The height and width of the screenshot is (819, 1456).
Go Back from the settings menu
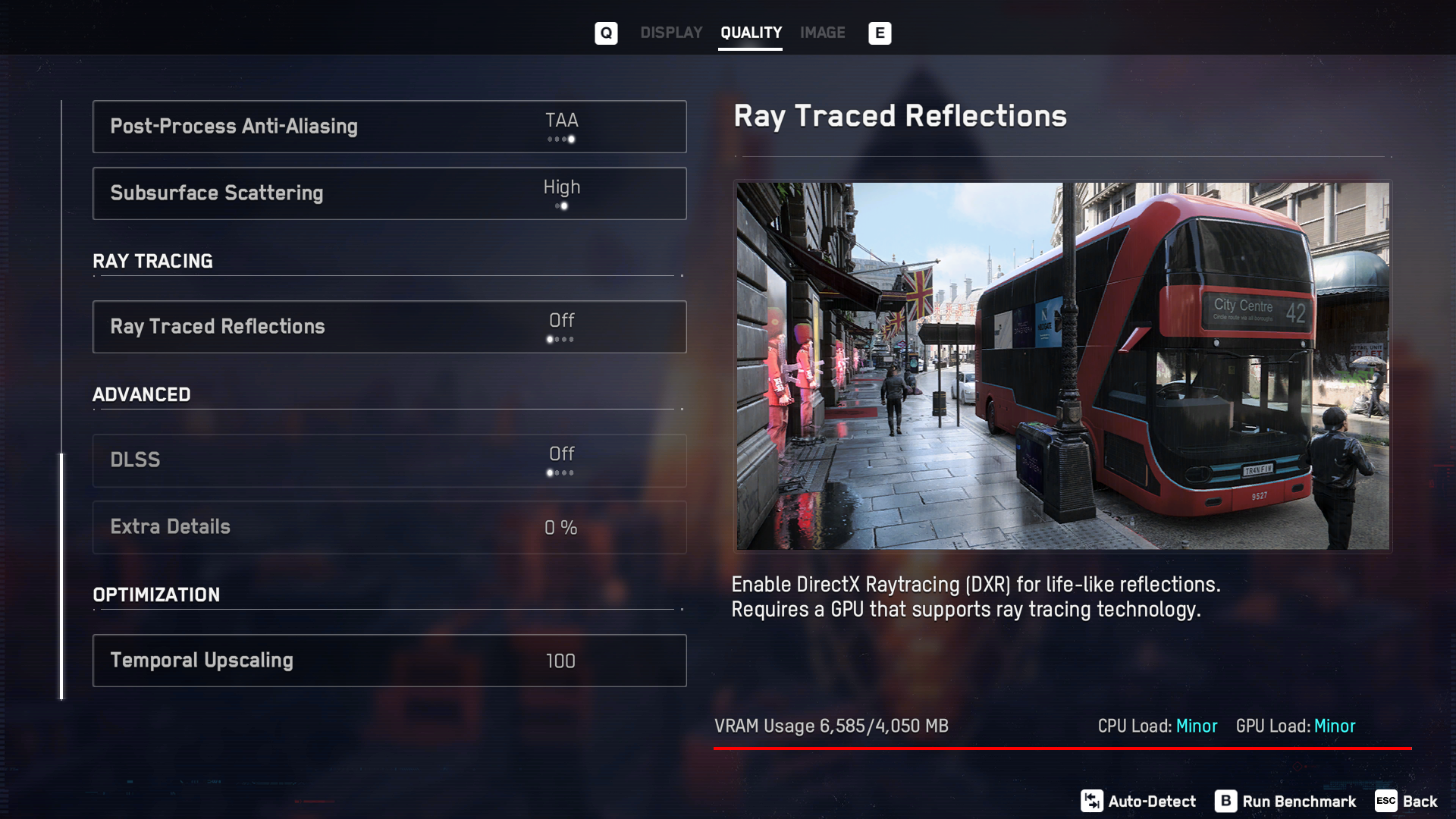[x=1407, y=801]
